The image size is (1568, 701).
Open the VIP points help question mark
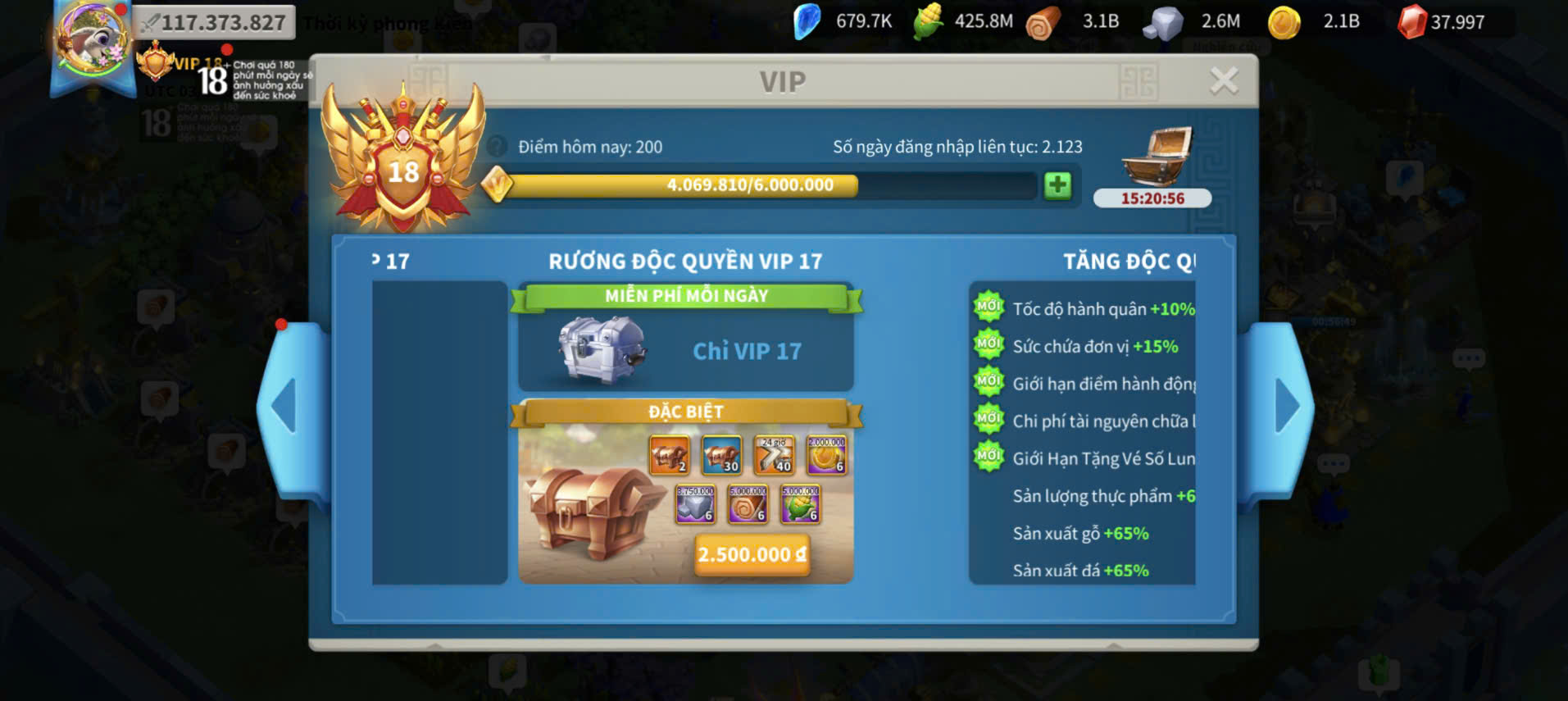pyautogui.click(x=497, y=147)
